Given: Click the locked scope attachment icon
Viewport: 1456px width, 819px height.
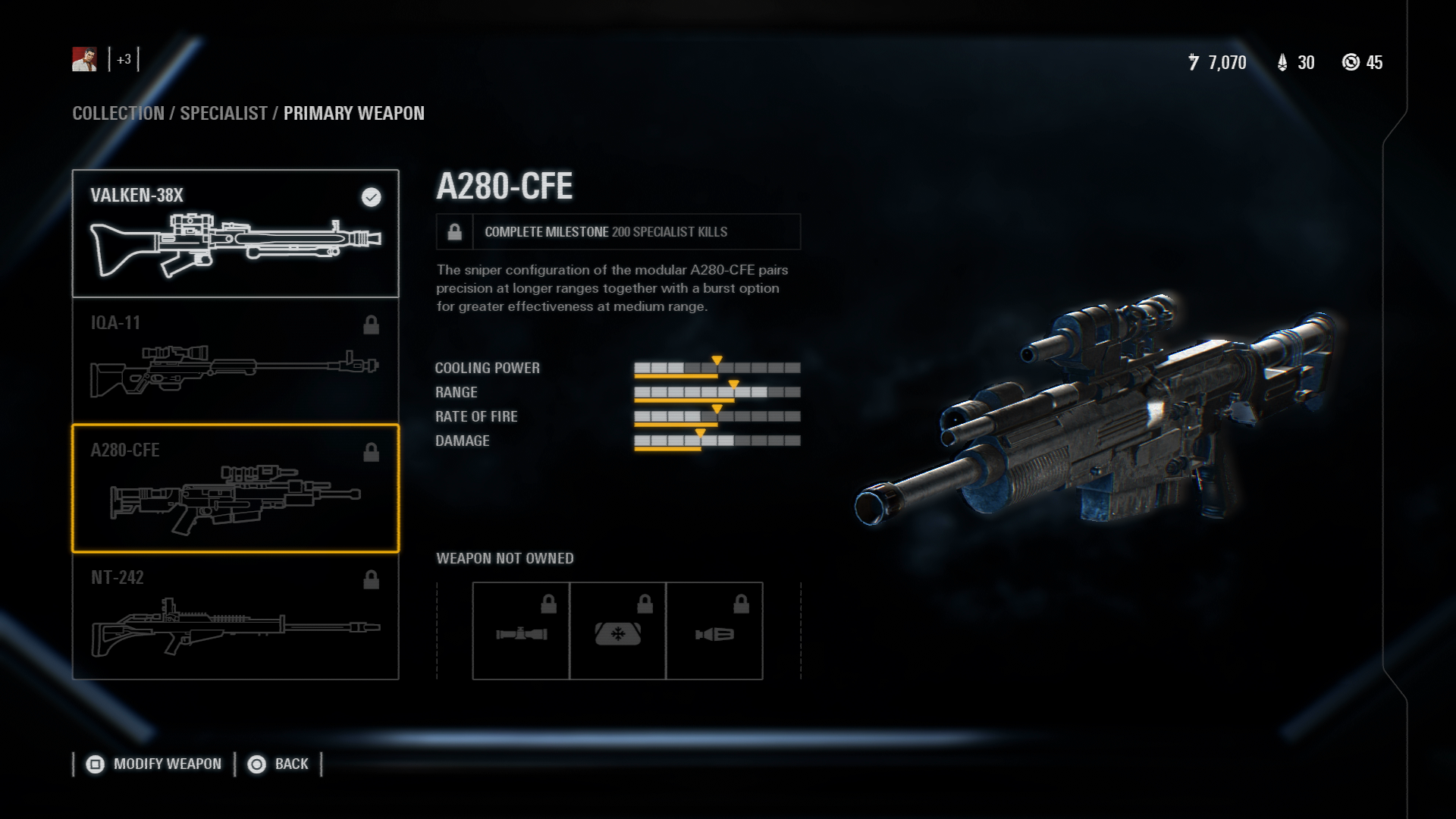Looking at the screenshot, I should tap(521, 631).
